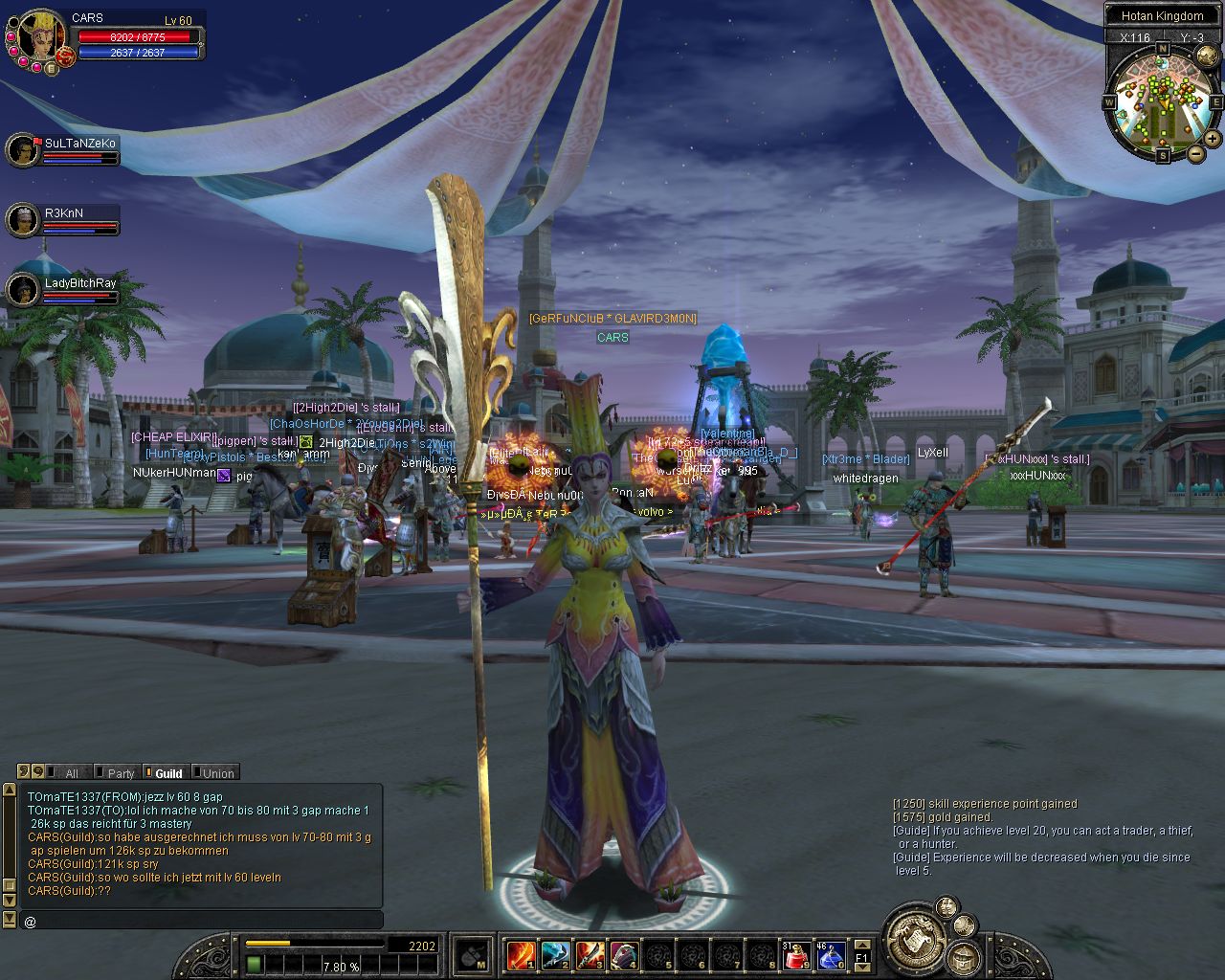Open the Union chat tab

click(218, 773)
